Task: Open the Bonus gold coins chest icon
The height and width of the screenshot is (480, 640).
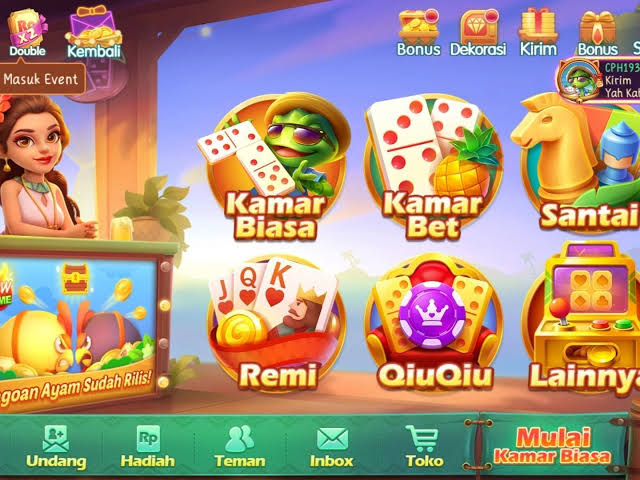Action: click(418, 30)
